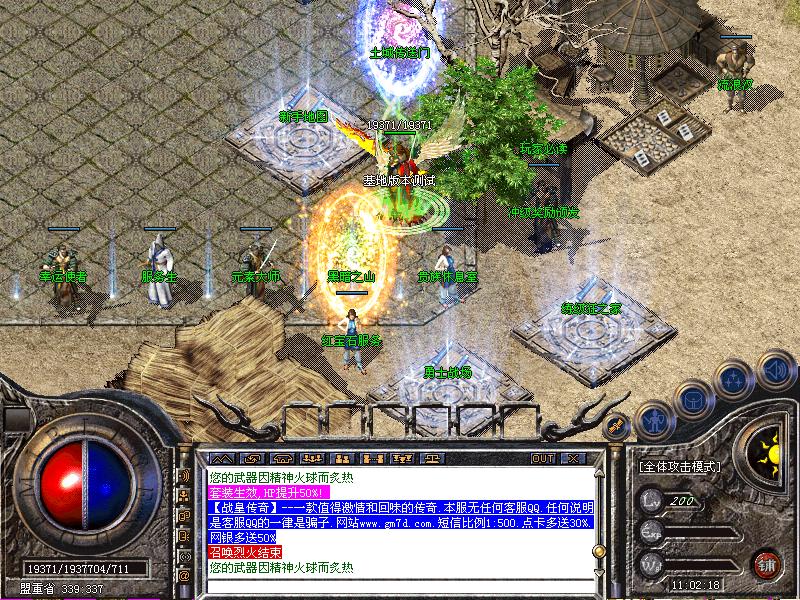Viewport: 800px width, 600px height.
Task: Click the @ icon left of chat
Action: 184,575
